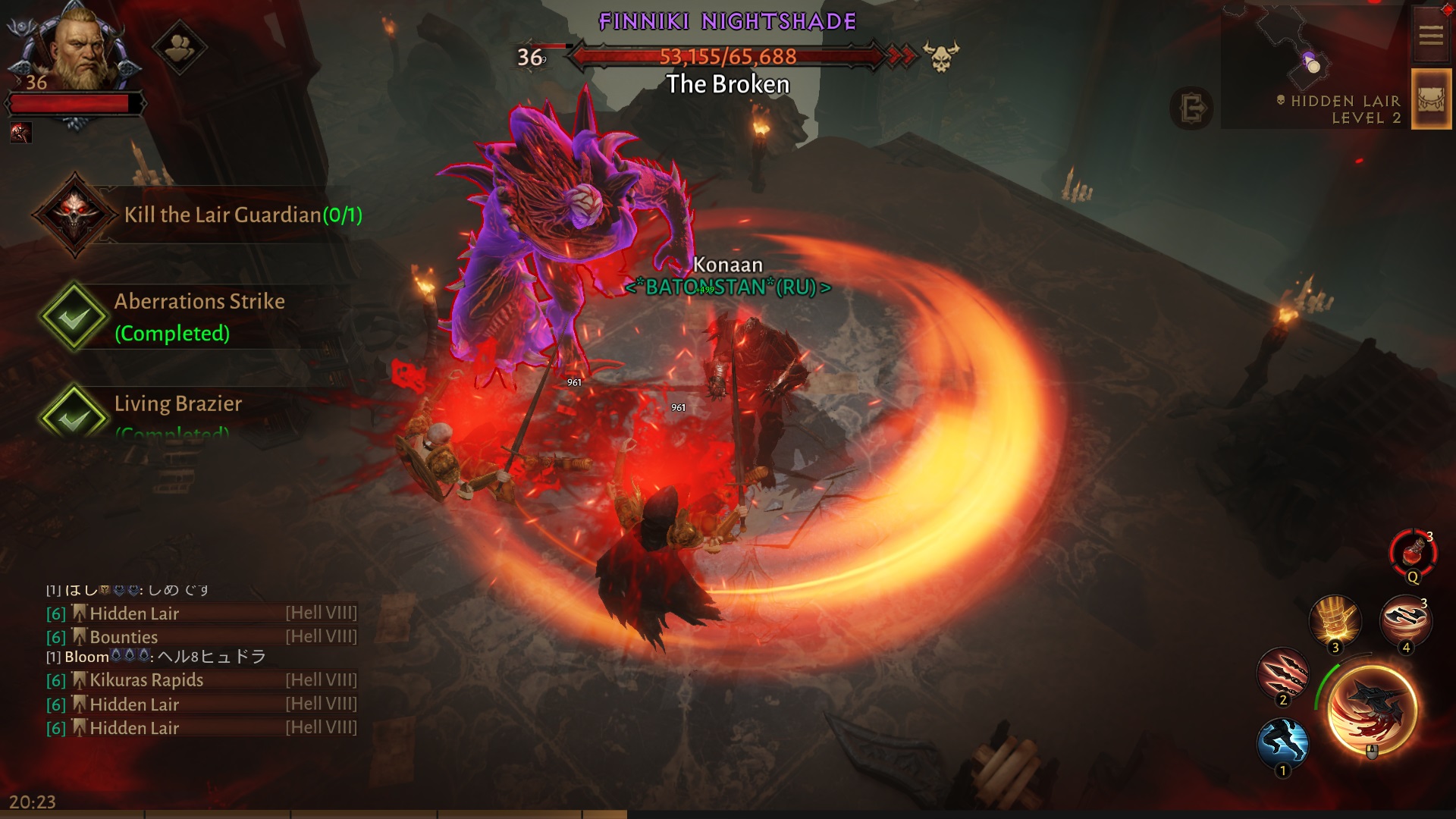Activate the claw slash skill numbered 2
This screenshot has height=819, width=1456.
click(1282, 673)
